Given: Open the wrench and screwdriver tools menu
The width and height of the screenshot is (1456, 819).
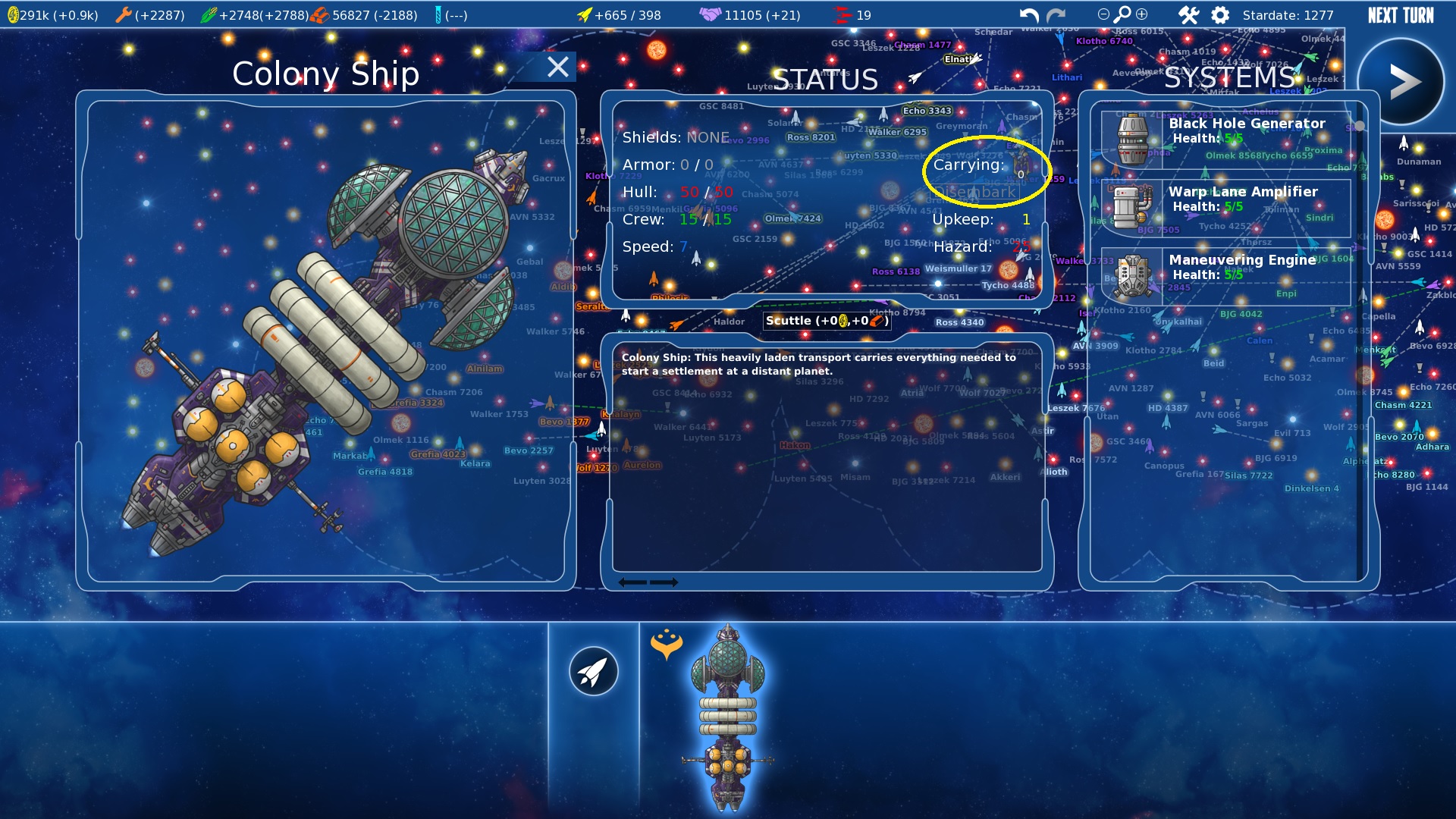Looking at the screenshot, I should click(x=1188, y=15).
